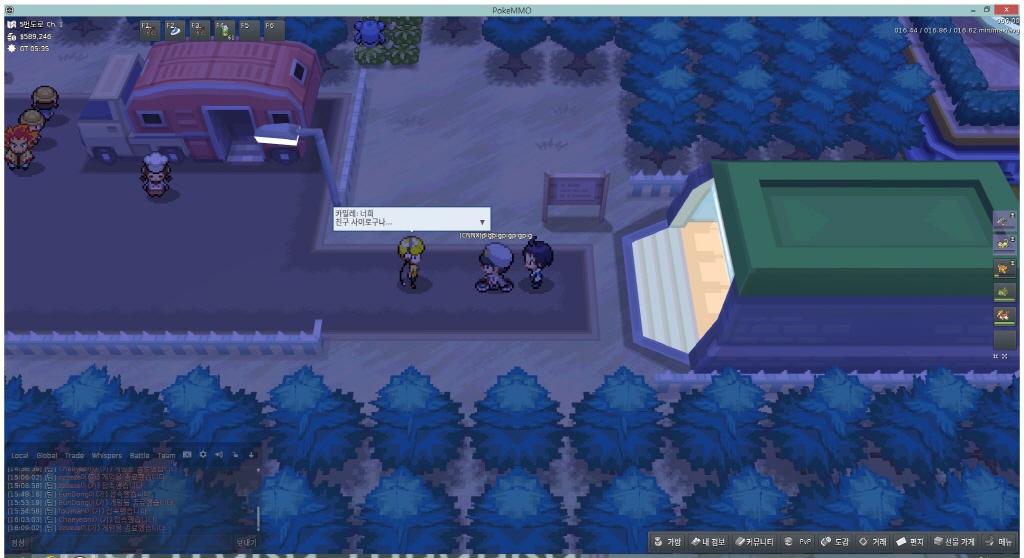
Task: Open chat settings gear icon
Action: point(203,455)
